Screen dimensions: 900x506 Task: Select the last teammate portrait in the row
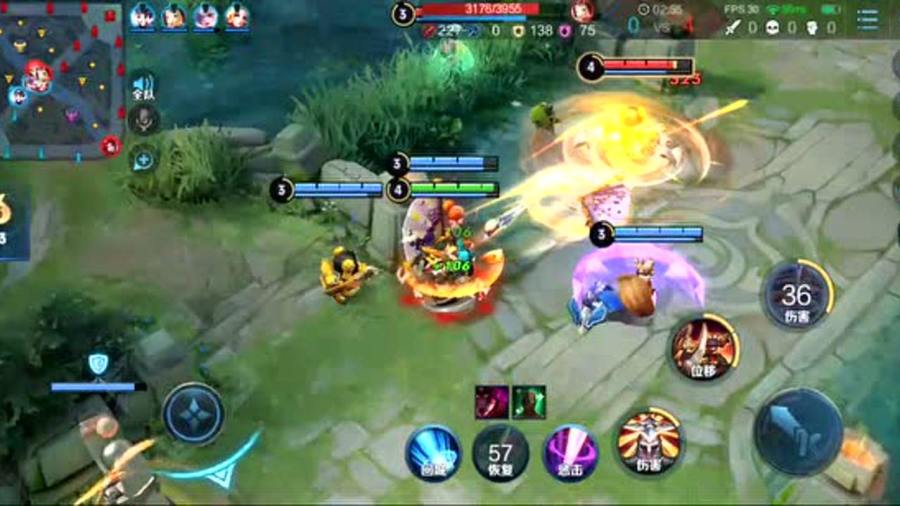[237, 16]
